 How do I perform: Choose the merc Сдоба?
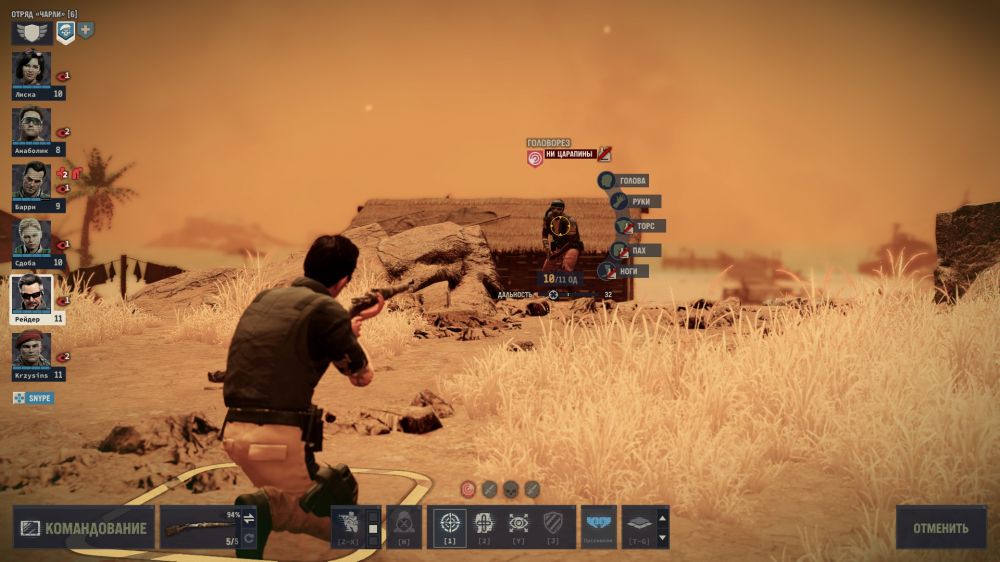click(x=31, y=237)
